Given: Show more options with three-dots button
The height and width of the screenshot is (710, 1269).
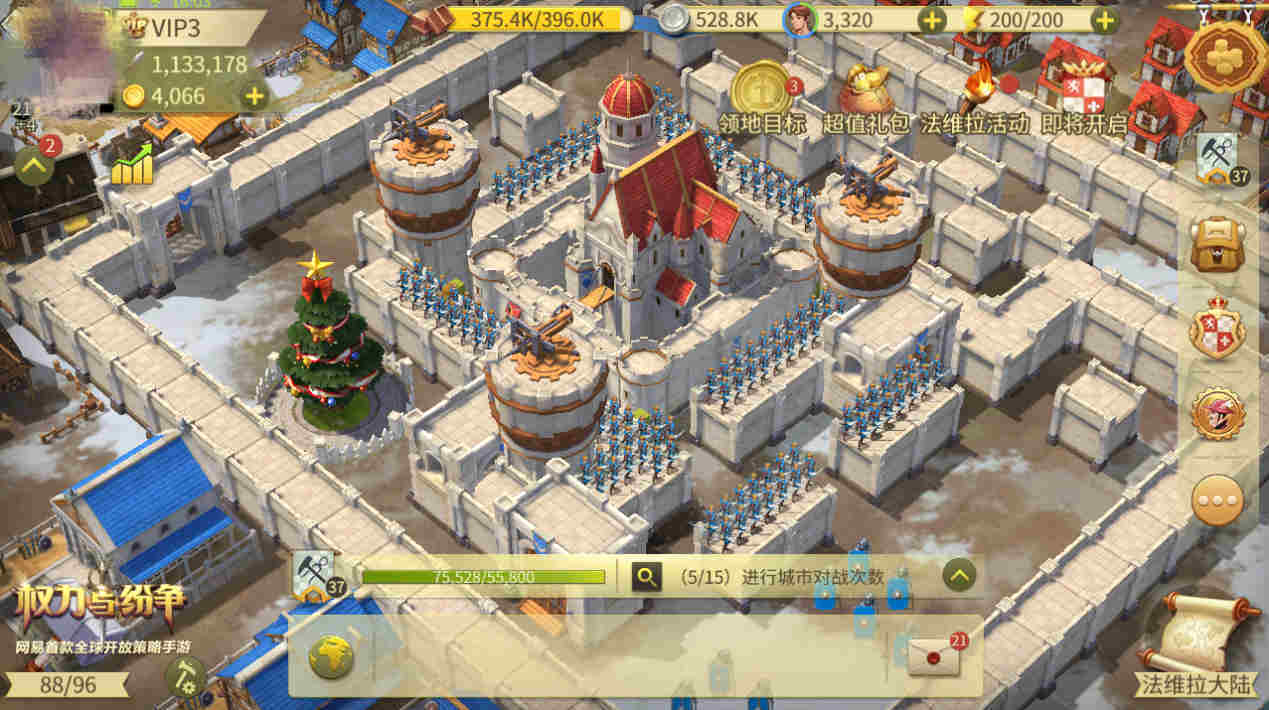Looking at the screenshot, I should [x=1217, y=499].
